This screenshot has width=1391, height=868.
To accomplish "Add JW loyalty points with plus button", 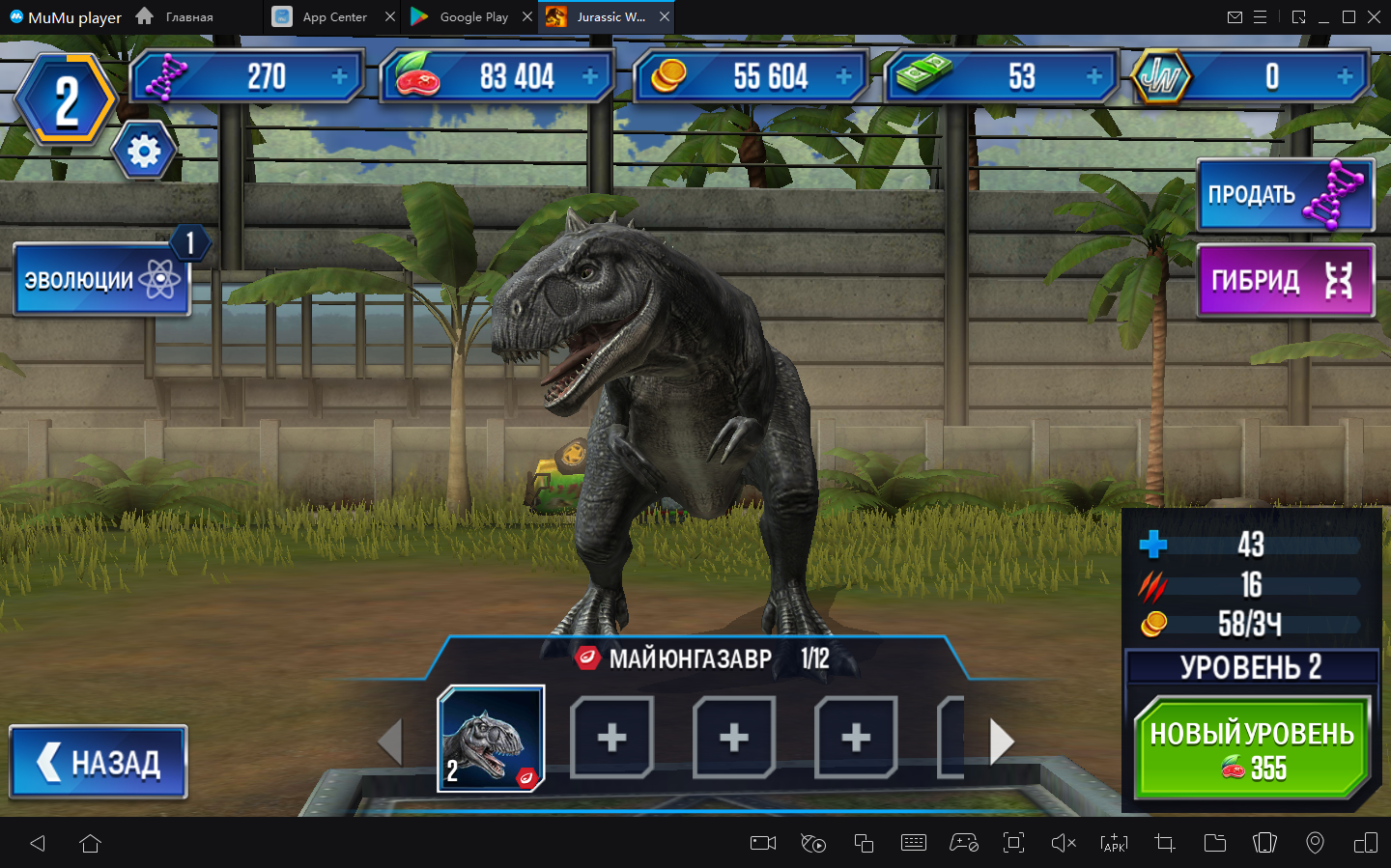I will click(x=1345, y=76).
